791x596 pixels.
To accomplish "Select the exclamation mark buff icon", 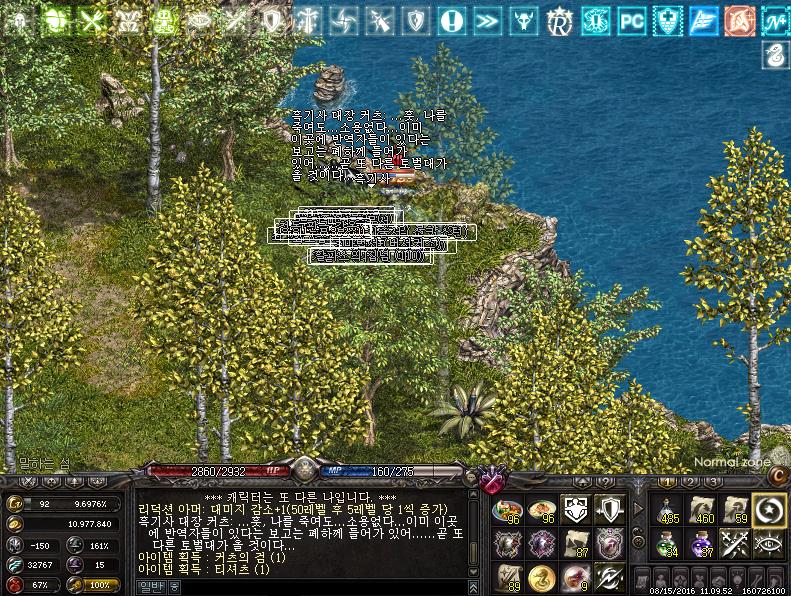I will pyautogui.click(x=452, y=19).
